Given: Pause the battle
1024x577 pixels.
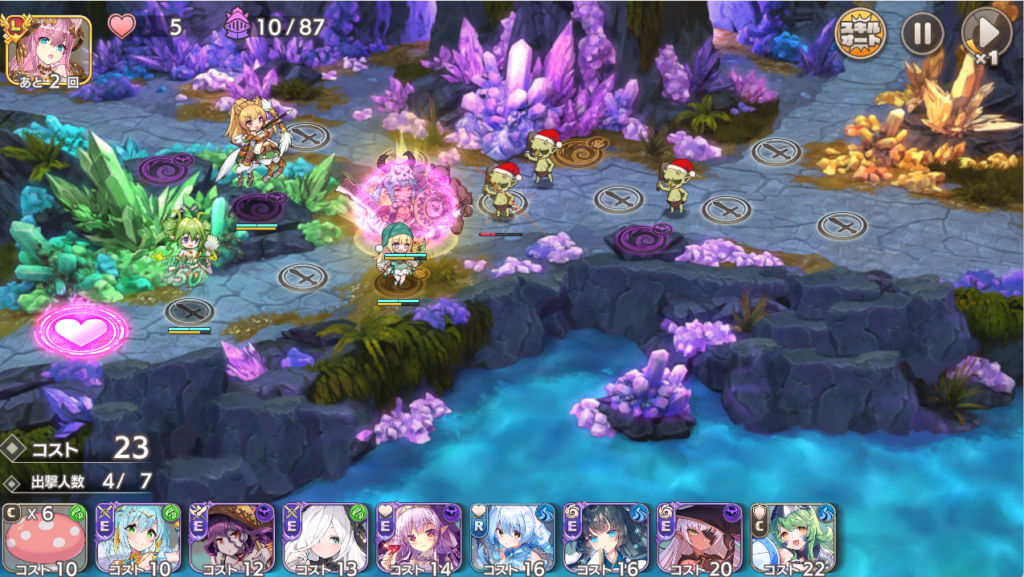Looking at the screenshot, I should tap(922, 35).
